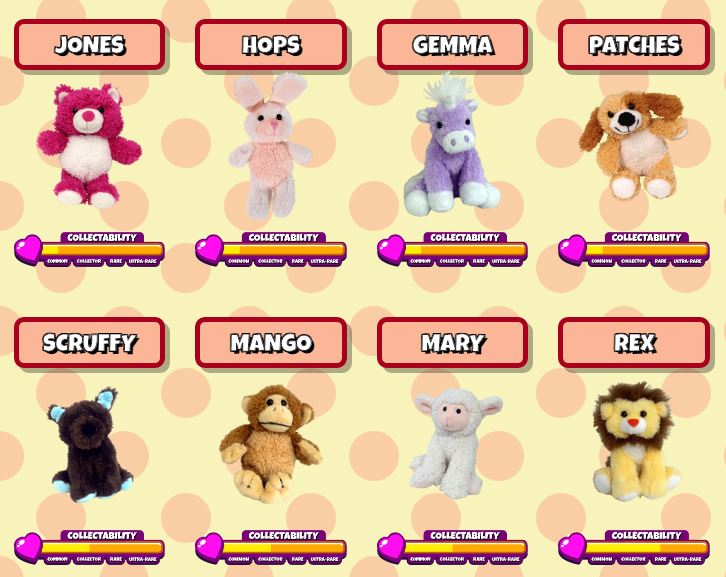Choose the Mango name button
This screenshot has height=577, width=726.
[x=270, y=343]
